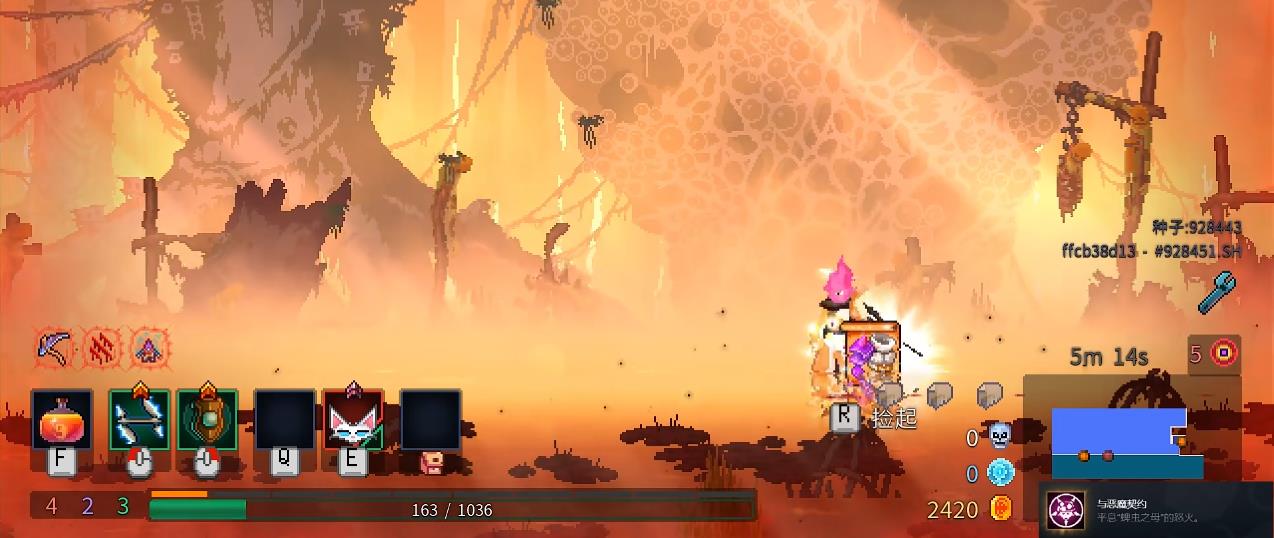The width and height of the screenshot is (1274, 538).
Task: Select the health flask slot
Action: tap(62, 420)
